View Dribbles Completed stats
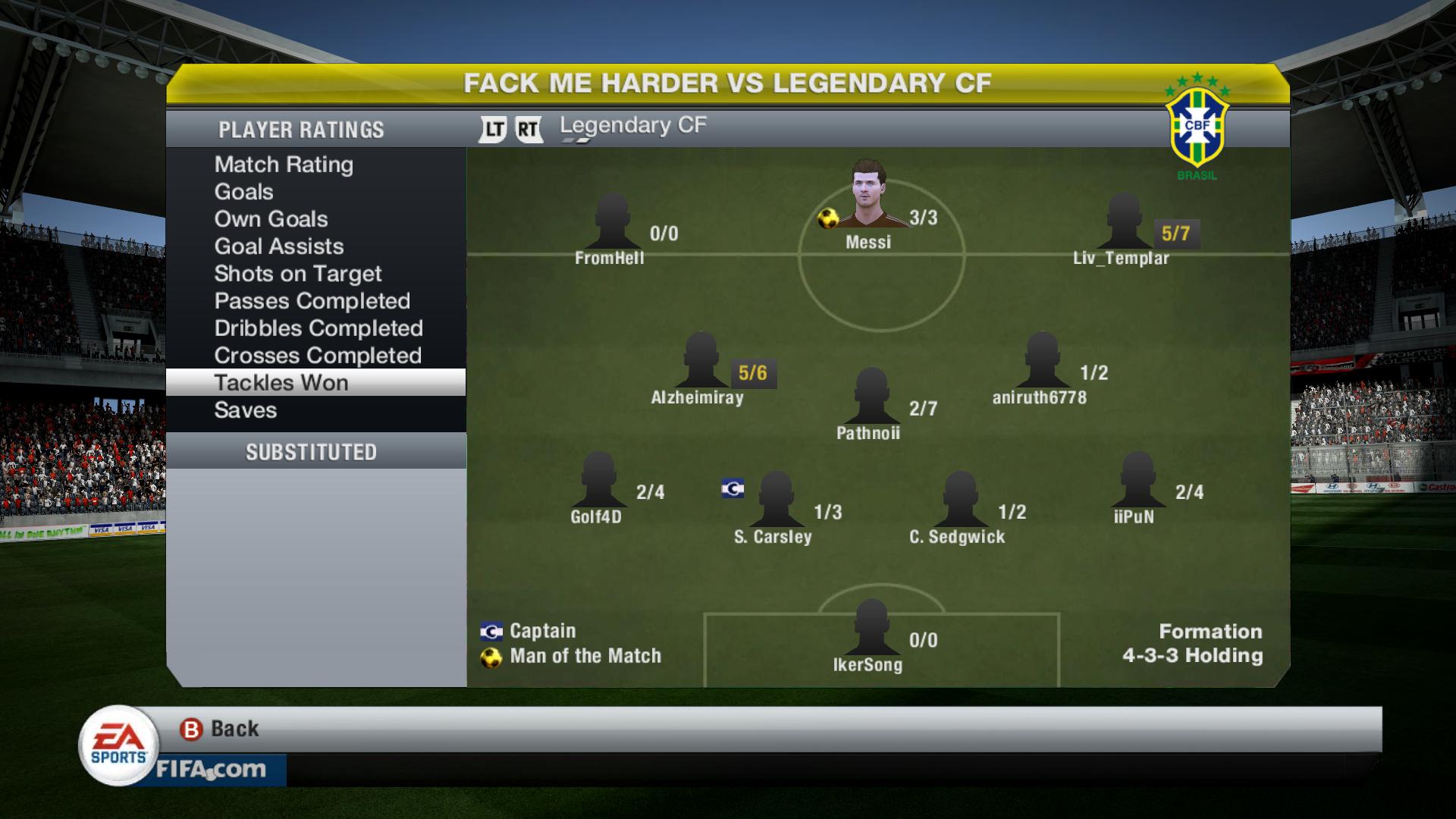This screenshot has height=819, width=1456. (318, 328)
